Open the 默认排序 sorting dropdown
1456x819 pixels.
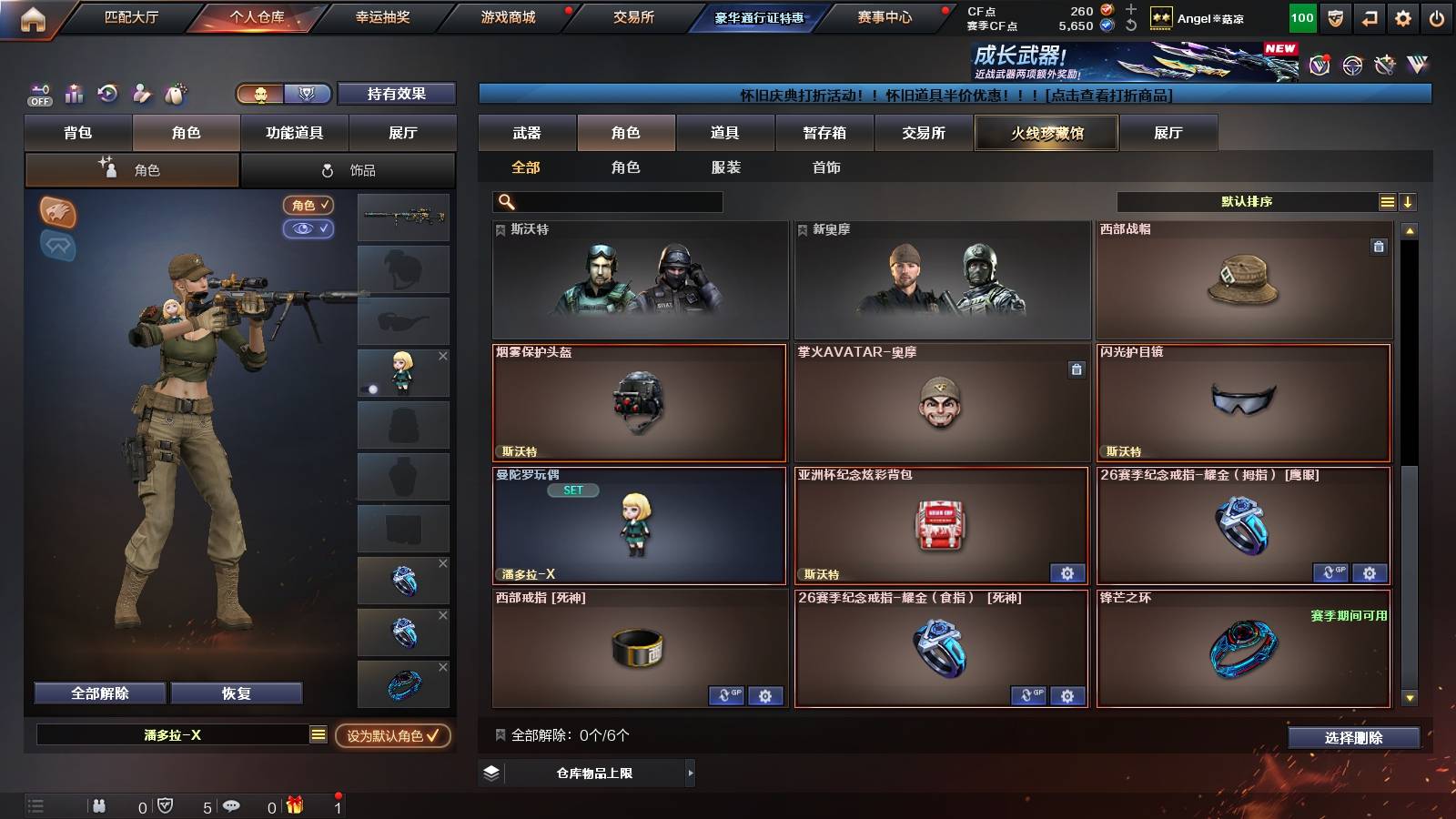[1247, 201]
